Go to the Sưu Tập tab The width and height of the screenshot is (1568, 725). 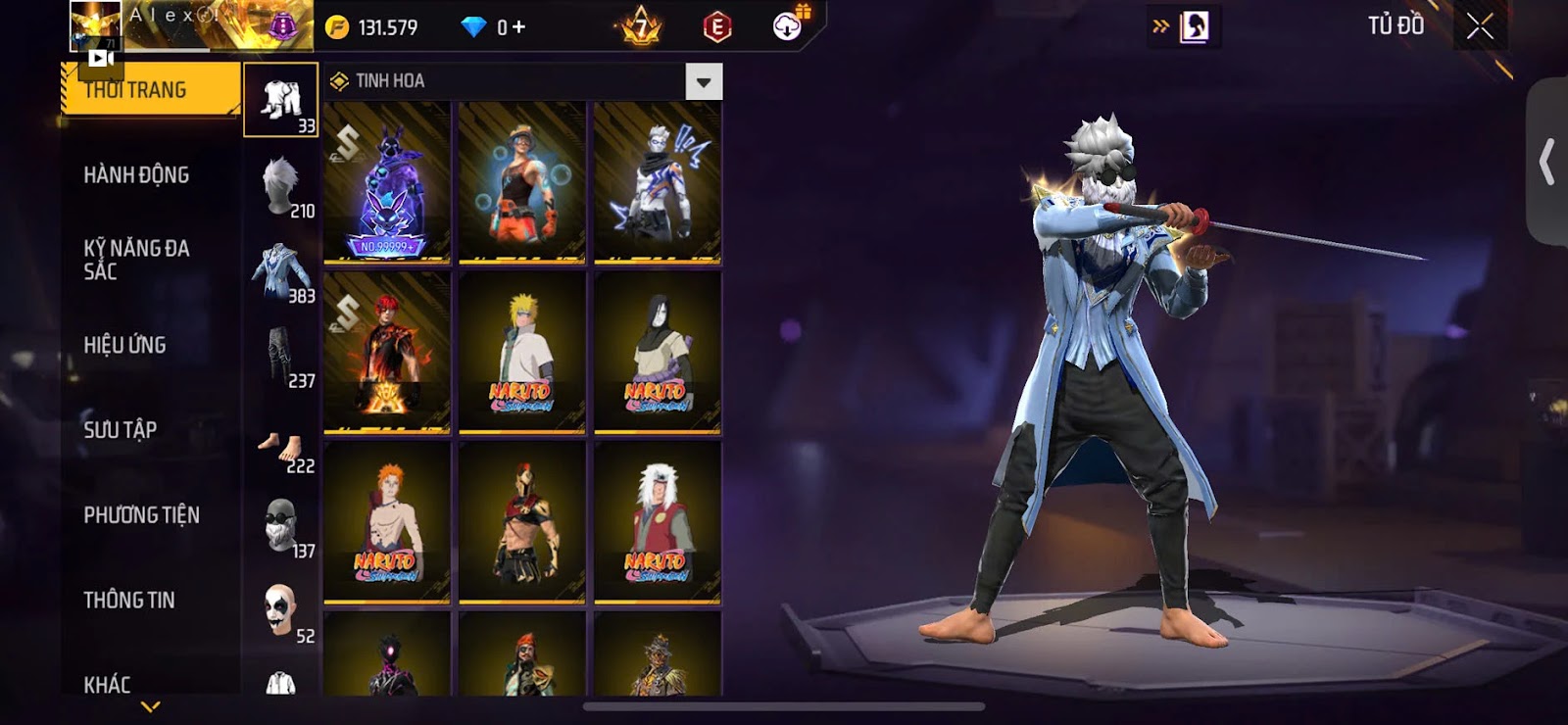point(120,429)
